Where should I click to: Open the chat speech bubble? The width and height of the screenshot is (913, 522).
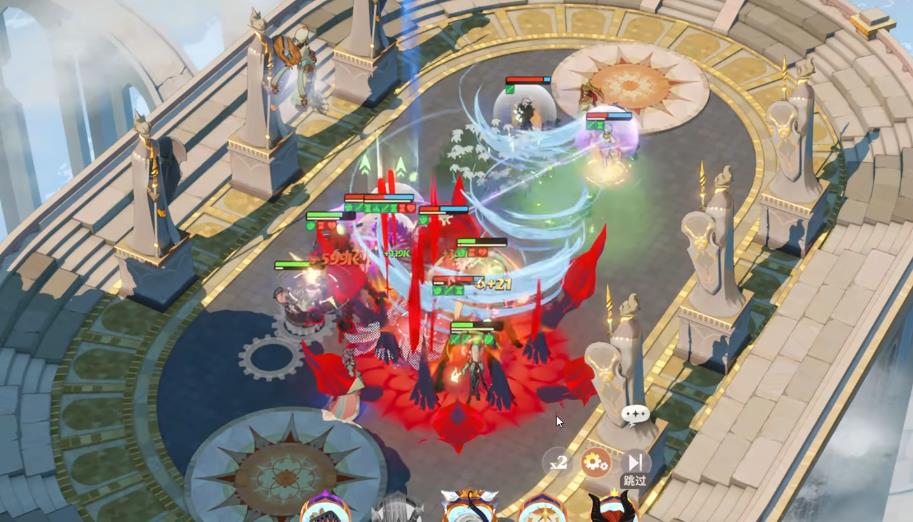[635, 413]
